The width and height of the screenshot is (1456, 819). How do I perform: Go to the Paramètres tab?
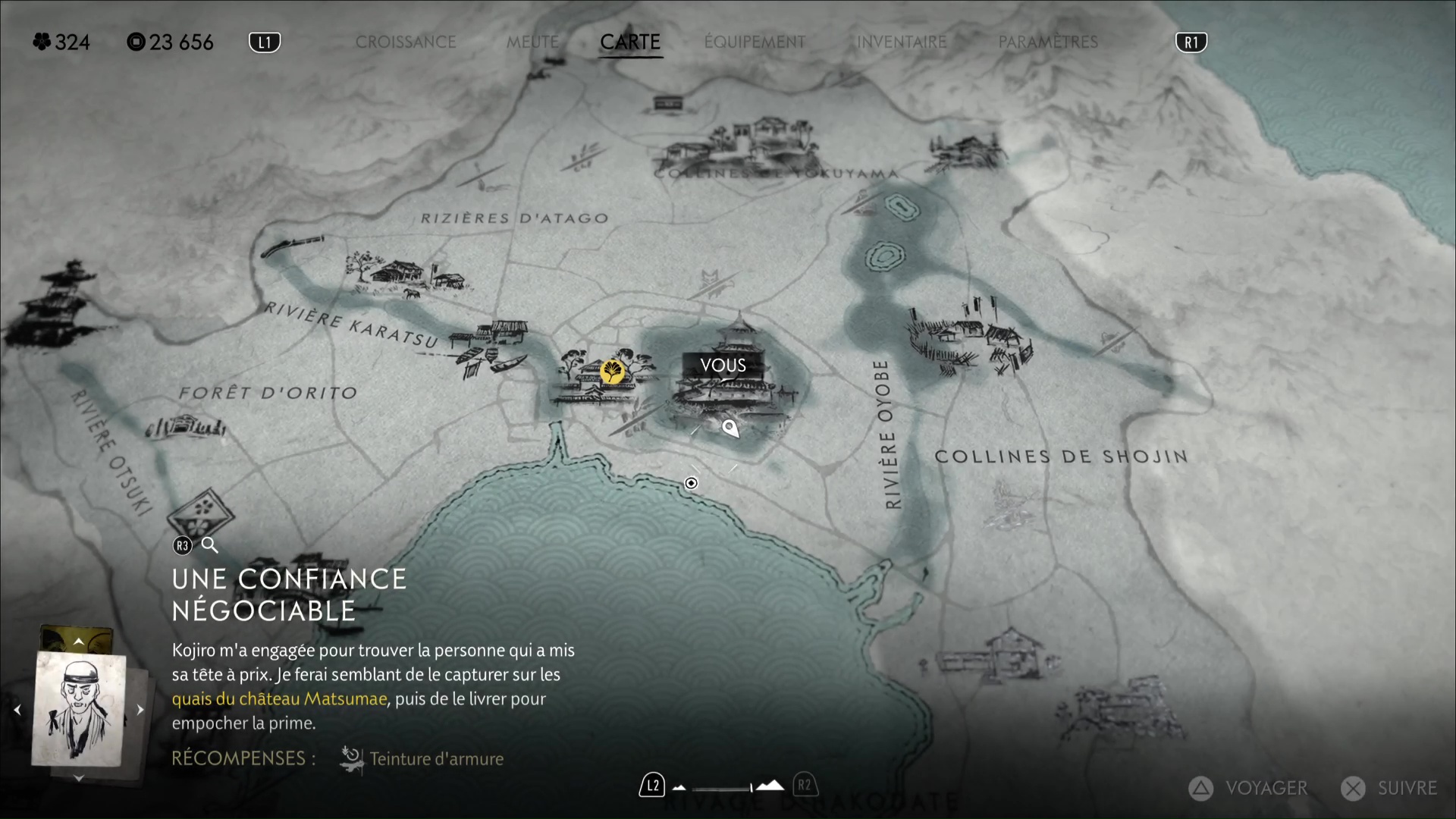(1048, 42)
